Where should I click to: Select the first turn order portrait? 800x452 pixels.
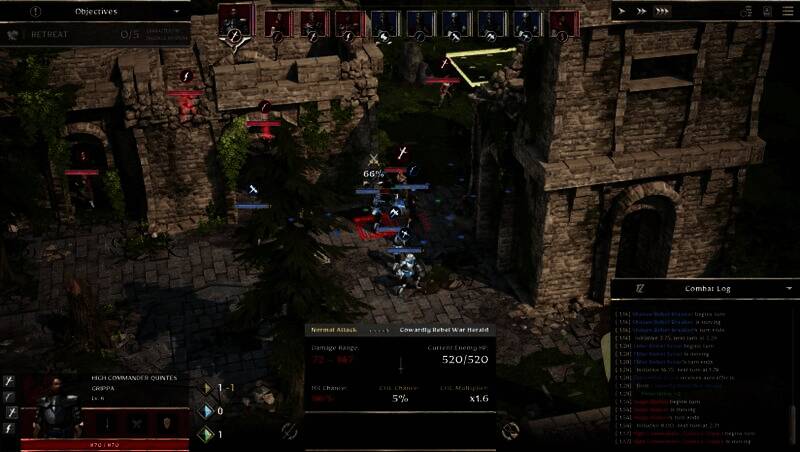click(x=236, y=22)
